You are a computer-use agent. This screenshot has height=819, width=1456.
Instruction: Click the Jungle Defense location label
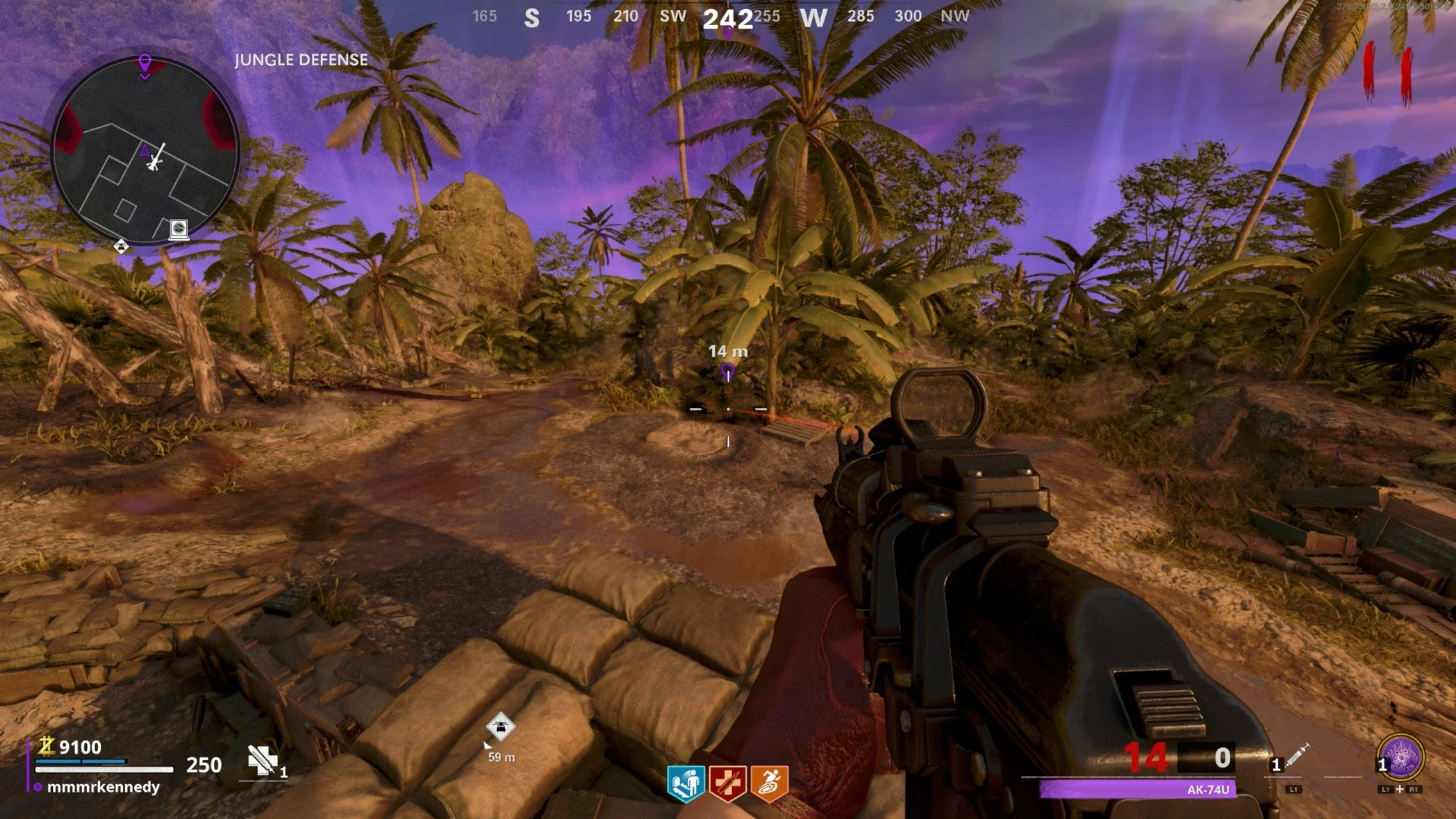point(301,60)
